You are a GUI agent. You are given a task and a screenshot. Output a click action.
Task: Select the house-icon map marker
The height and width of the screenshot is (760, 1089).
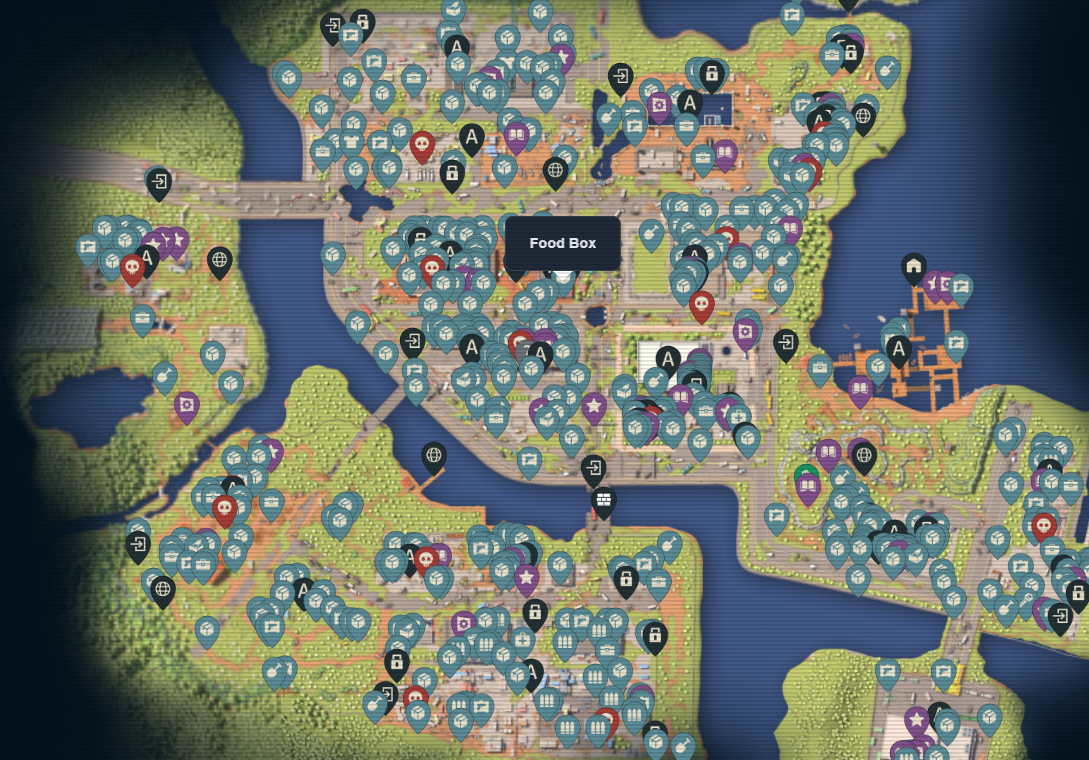[913, 267]
